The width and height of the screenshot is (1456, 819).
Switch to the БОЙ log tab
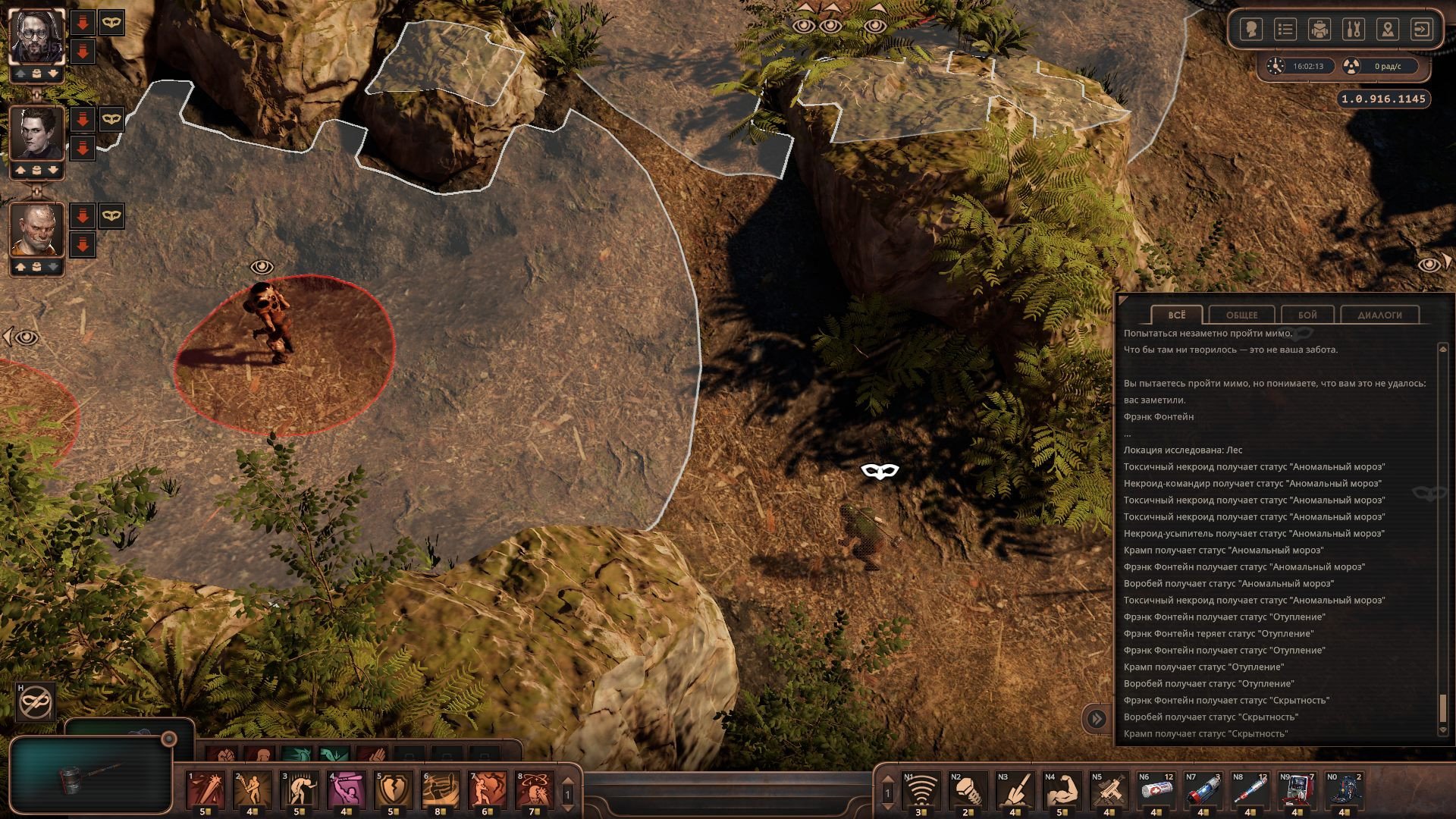(1307, 315)
